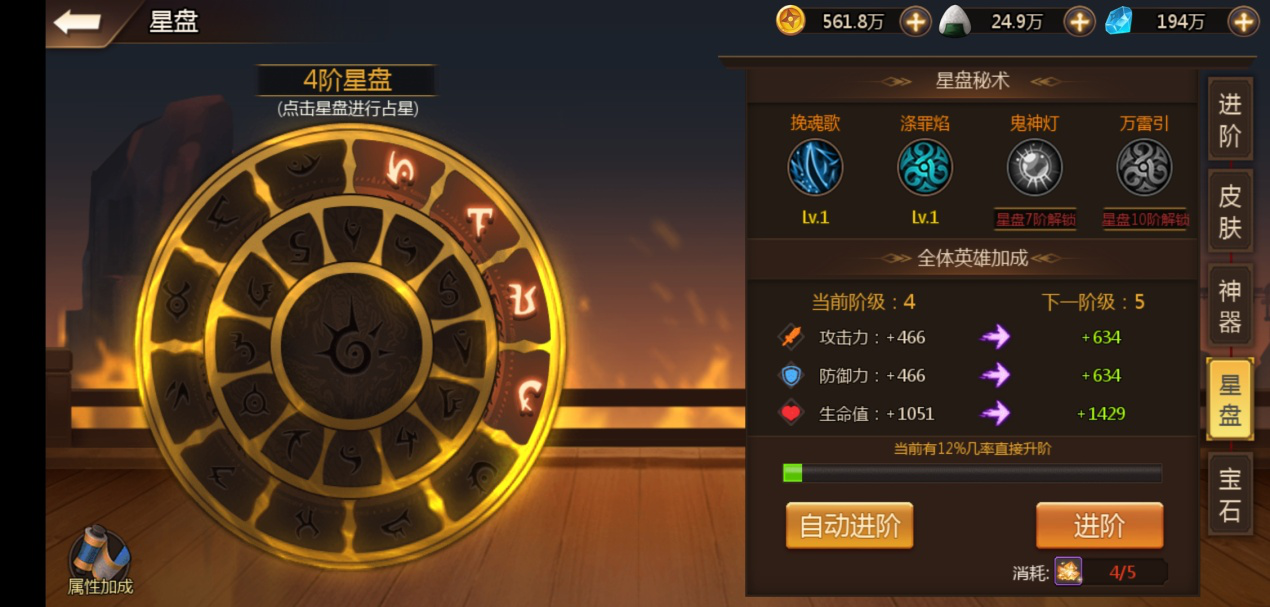Select the 星盘 tab

(1229, 400)
